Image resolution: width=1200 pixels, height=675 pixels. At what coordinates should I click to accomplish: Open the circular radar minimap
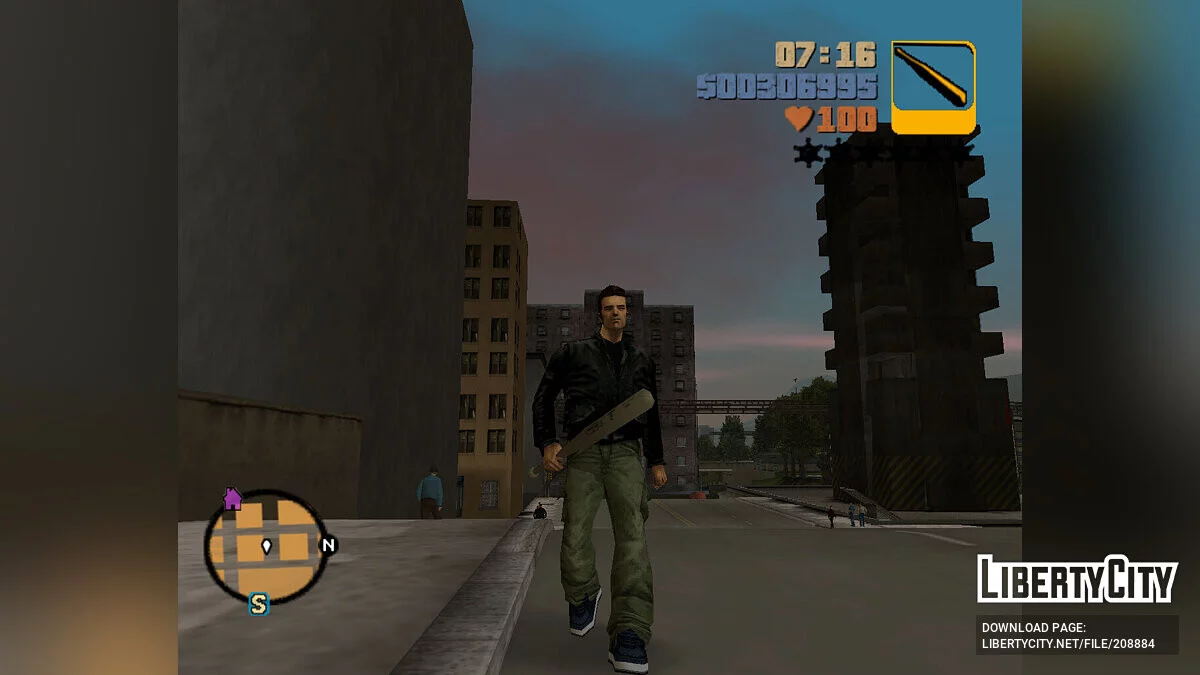coord(266,546)
